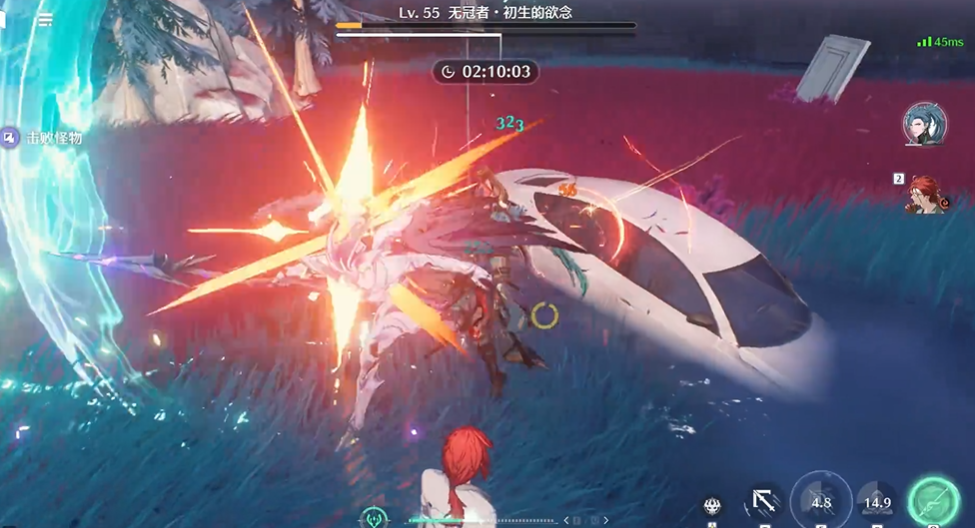975x528 pixels.
Task: Use the small crowned creature icon ability
Action: 712,506
